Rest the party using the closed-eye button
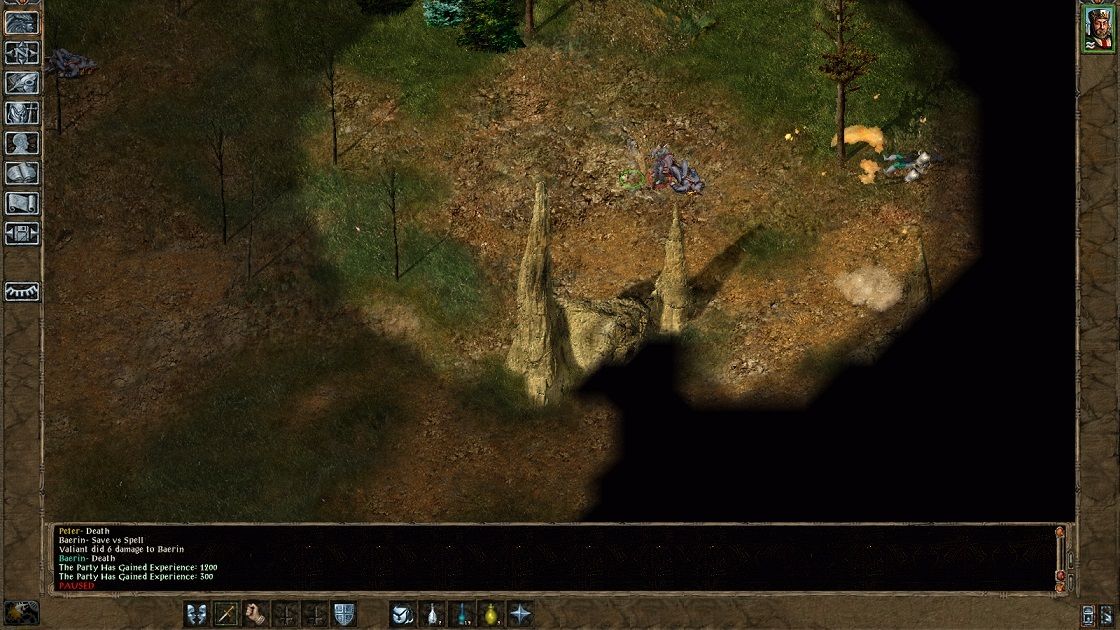The image size is (1120, 630). point(22,292)
